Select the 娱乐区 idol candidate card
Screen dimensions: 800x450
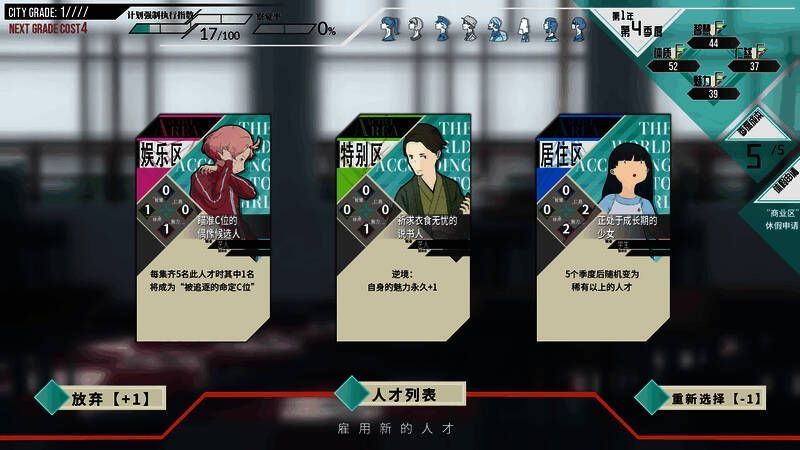click(x=202, y=228)
